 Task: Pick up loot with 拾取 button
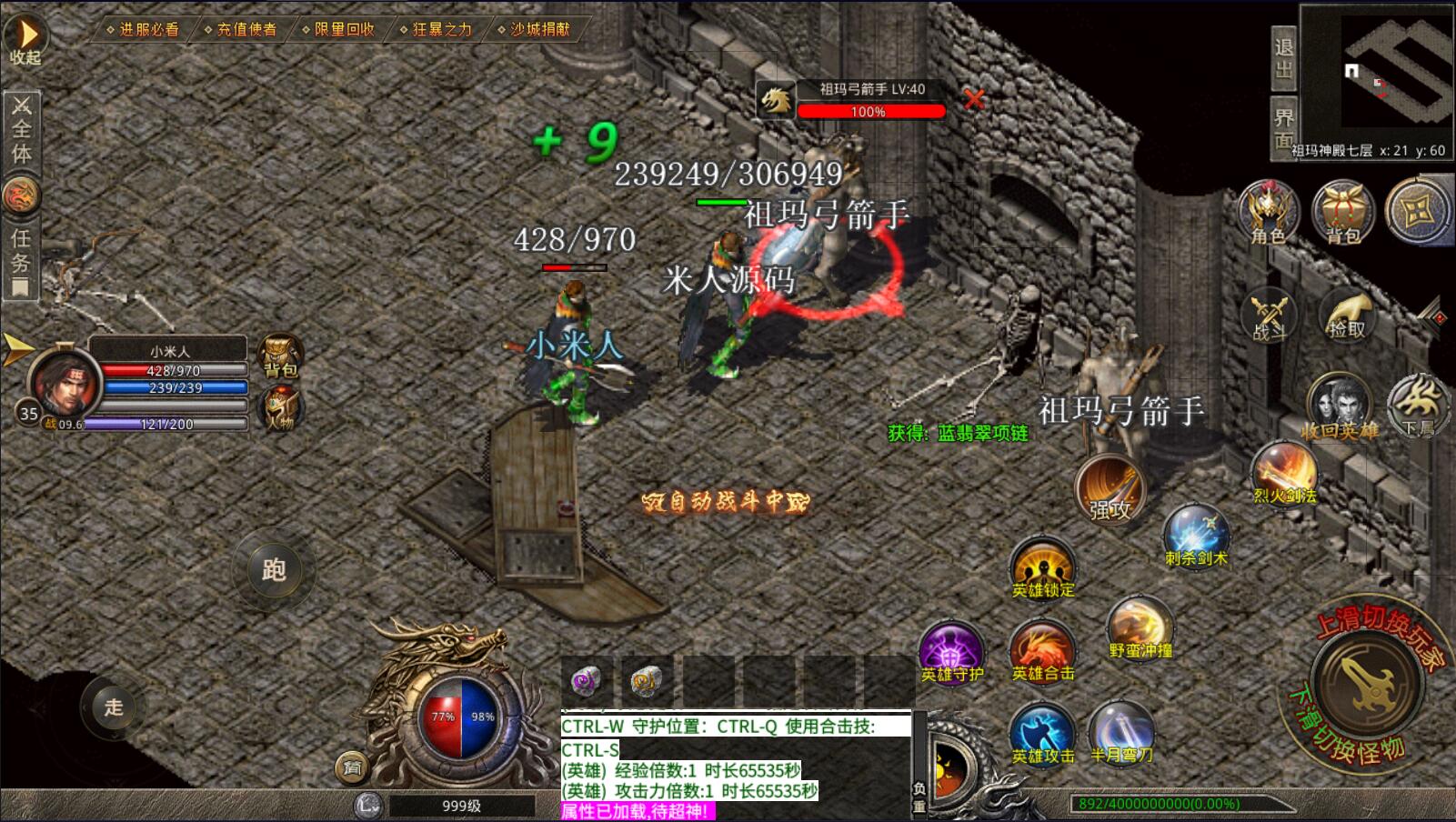1346,314
